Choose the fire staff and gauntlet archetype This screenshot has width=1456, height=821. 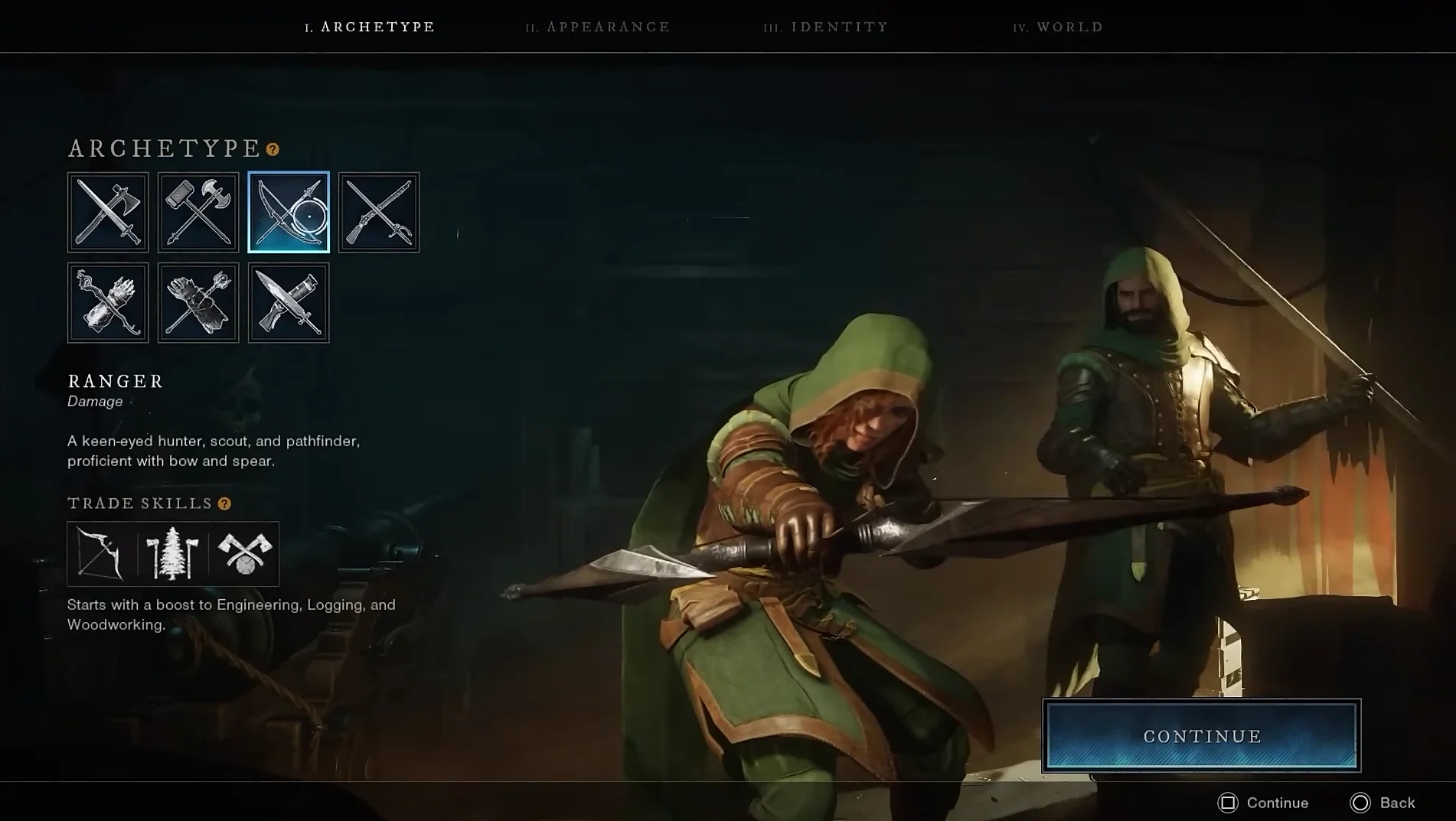108,302
